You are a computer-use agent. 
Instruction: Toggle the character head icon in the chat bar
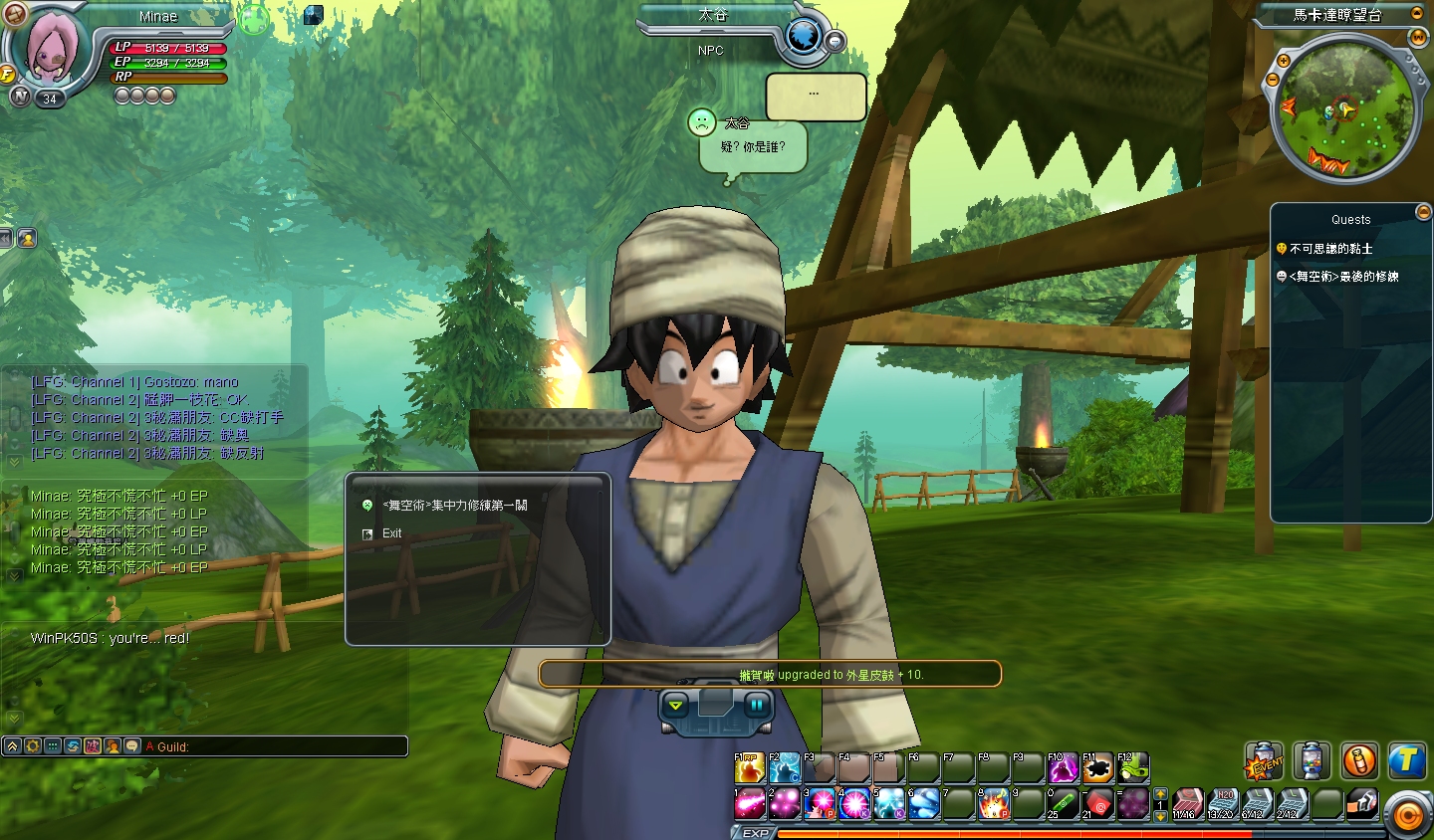(x=114, y=746)
